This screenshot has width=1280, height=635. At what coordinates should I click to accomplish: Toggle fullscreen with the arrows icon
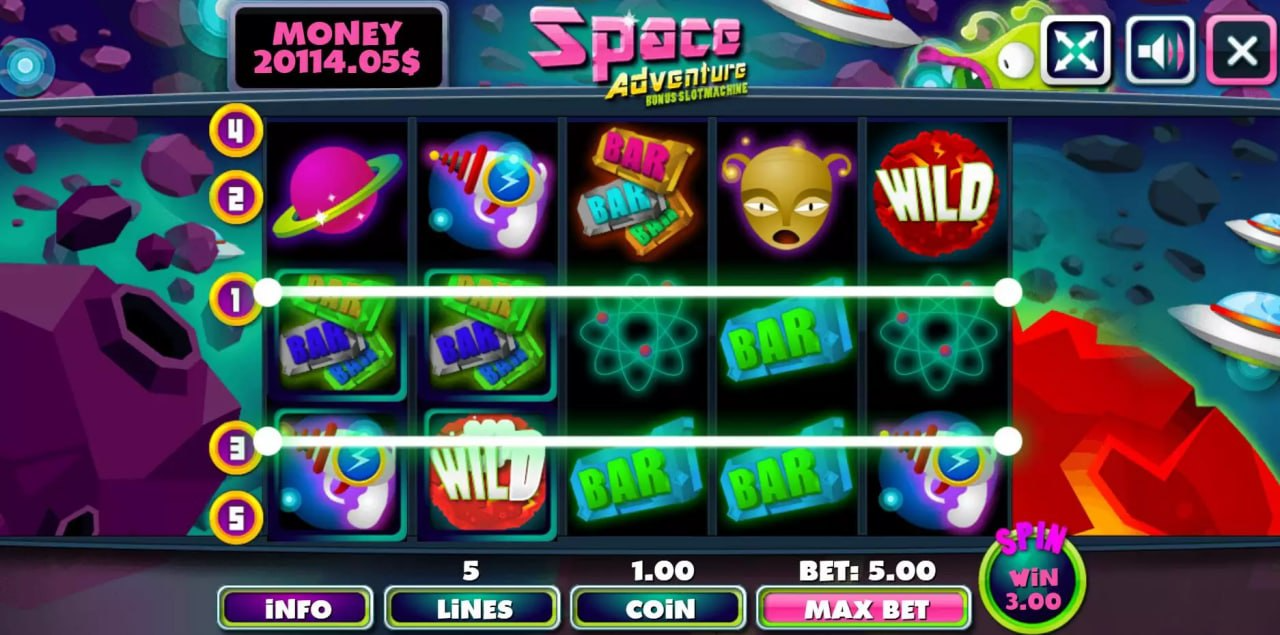(1076, 49)
